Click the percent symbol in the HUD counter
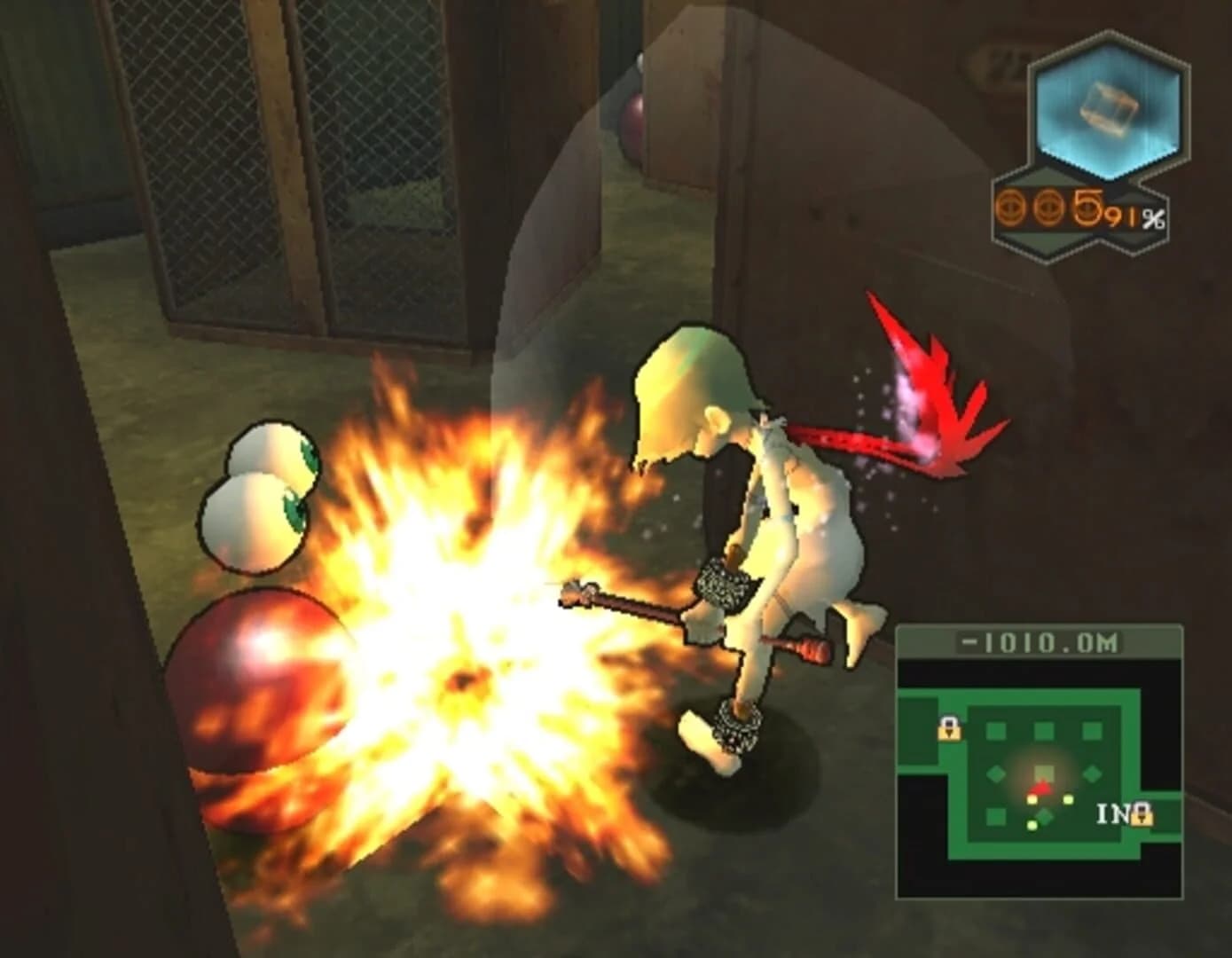 [x=1154, y=219]
